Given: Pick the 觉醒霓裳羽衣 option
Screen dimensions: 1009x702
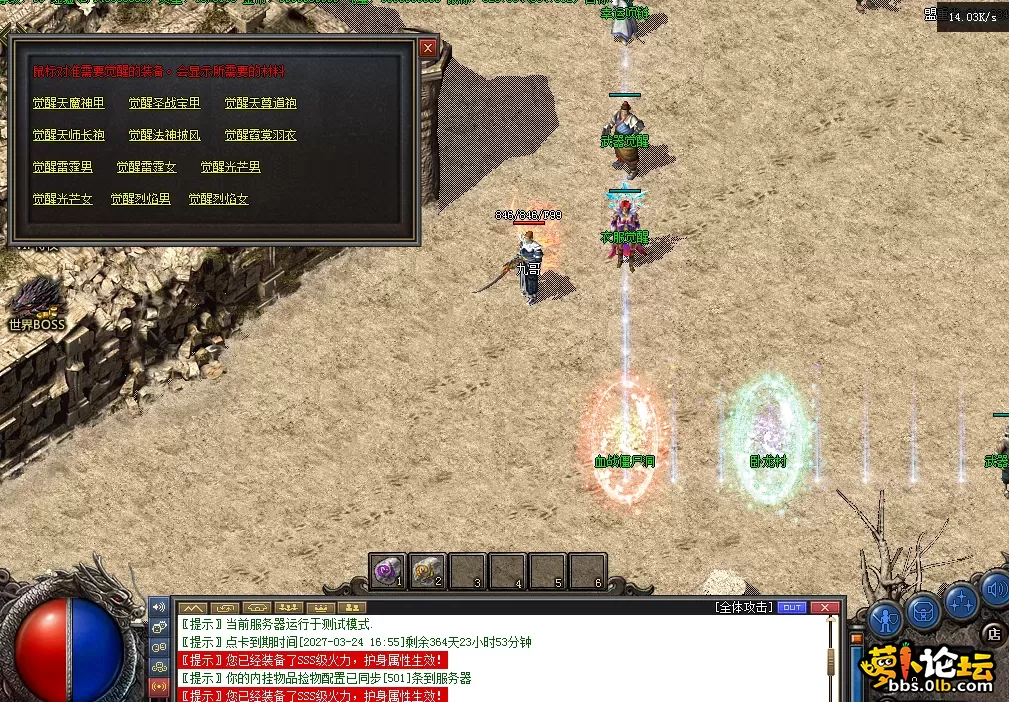Looking at the screenshot, I should [260, 135].
